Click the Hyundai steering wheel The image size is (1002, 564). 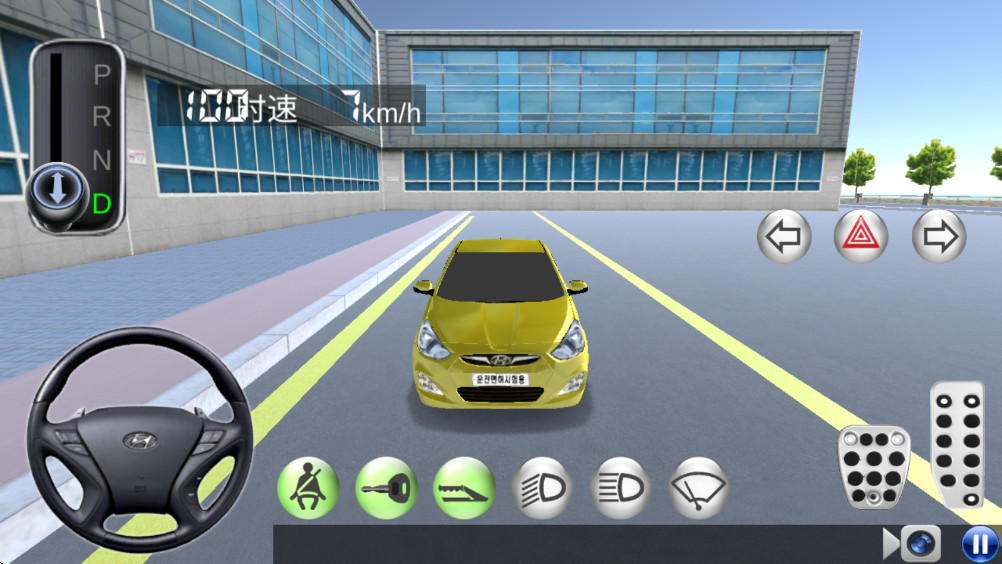point(140,439)
